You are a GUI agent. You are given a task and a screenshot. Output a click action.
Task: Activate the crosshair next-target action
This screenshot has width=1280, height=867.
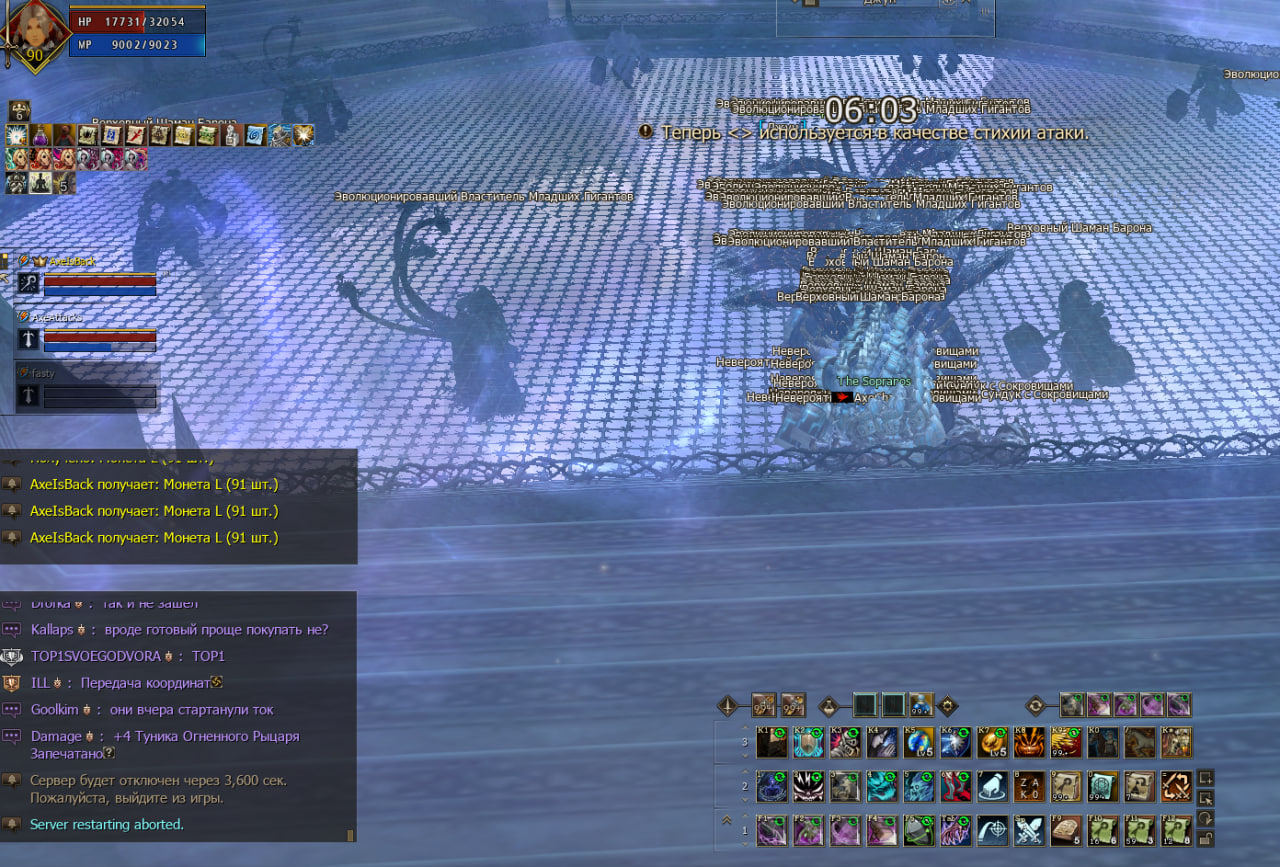point(993,831)
